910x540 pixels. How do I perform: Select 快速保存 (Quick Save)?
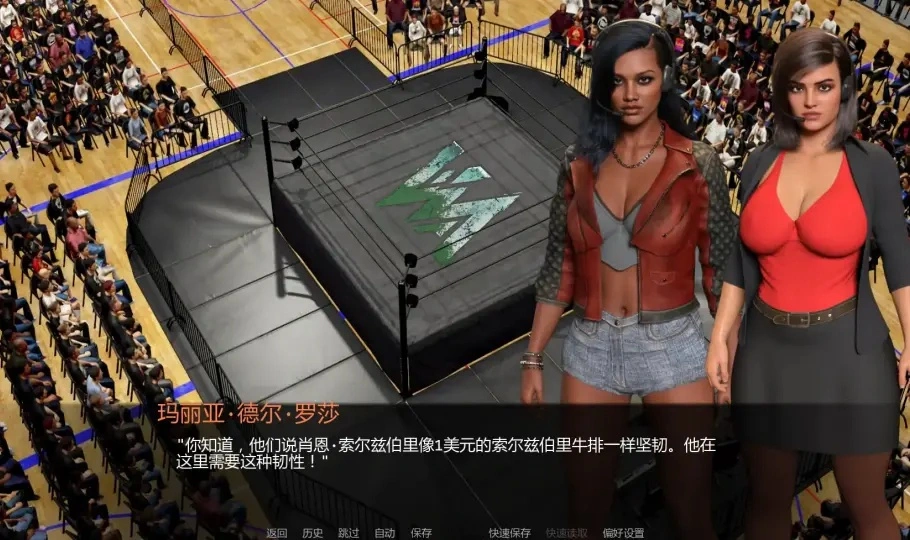click(x=510, y=533)
